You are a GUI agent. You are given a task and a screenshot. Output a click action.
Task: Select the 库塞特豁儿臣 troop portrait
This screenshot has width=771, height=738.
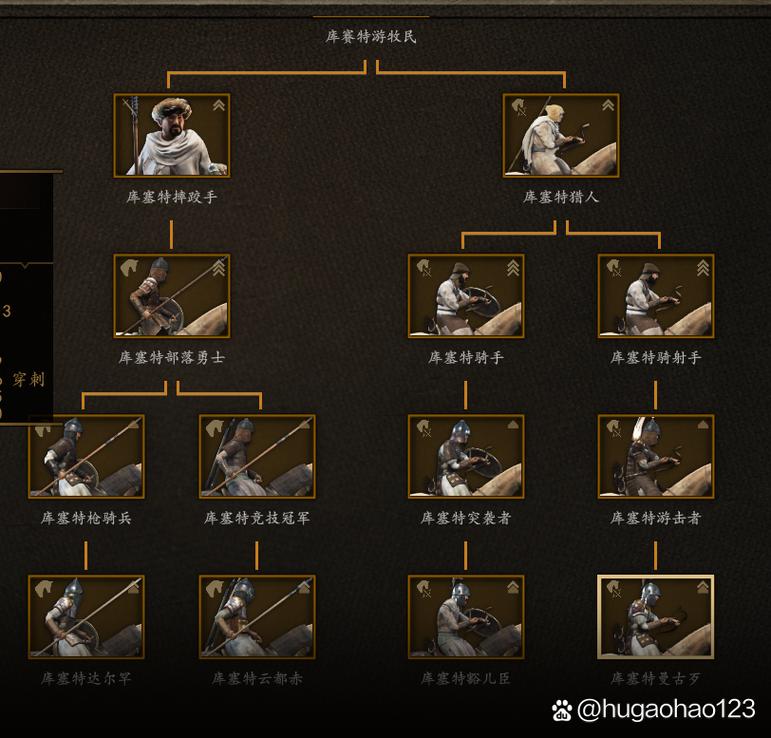click(x=466, y=616)
